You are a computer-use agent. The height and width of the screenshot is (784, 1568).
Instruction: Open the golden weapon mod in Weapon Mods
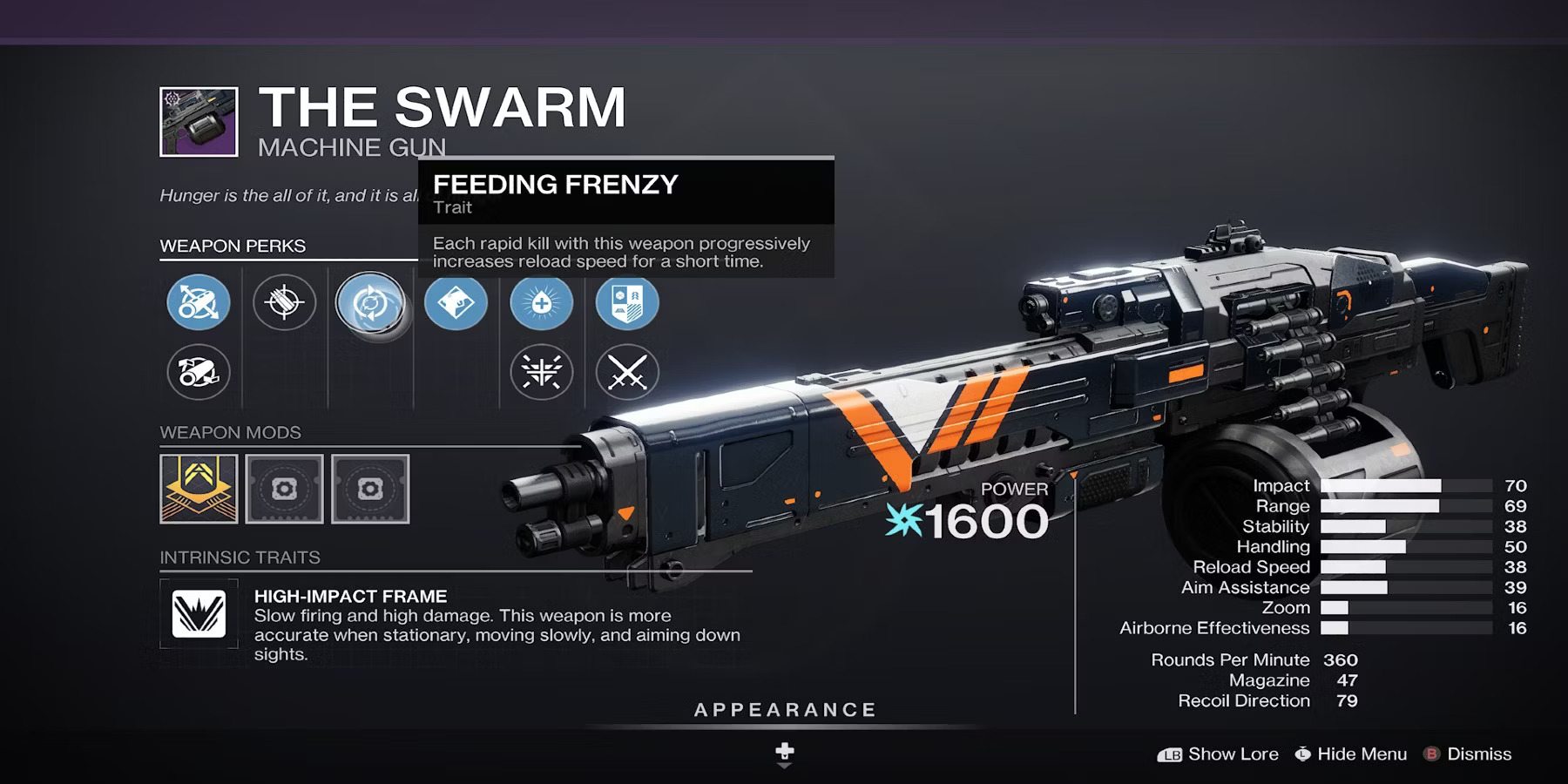pyautogui.click(x=198, y=490)
